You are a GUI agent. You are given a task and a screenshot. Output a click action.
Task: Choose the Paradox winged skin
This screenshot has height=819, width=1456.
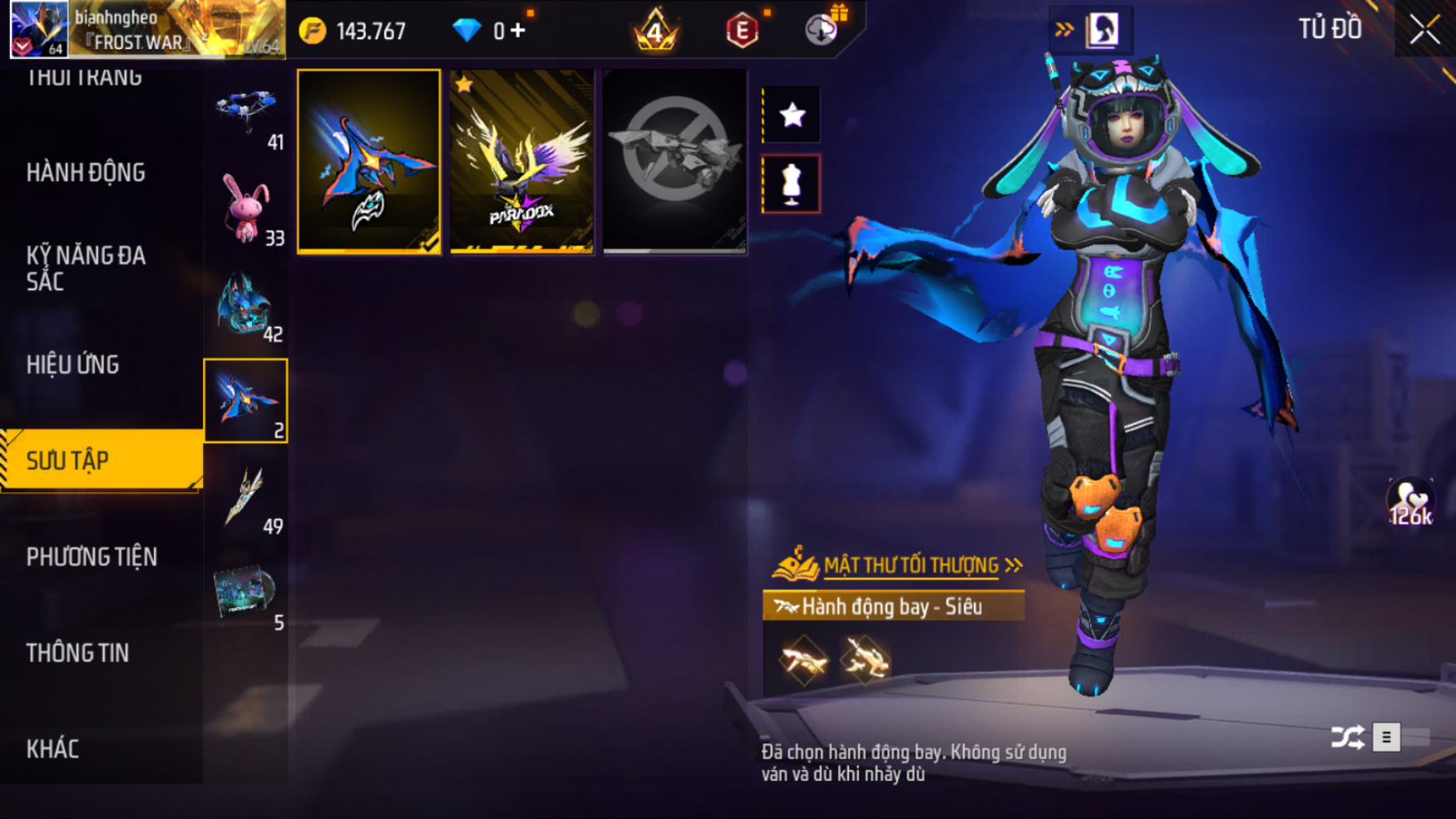click(521, 161)
